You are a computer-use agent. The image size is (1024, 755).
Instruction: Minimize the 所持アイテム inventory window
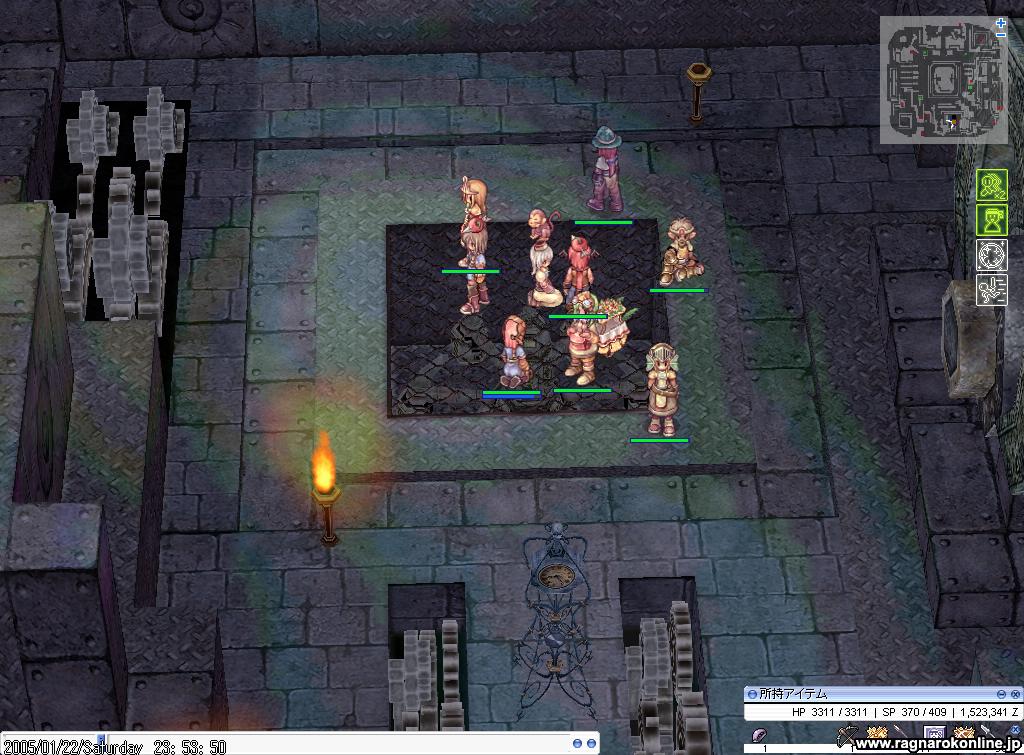pyautogui.click(x=1001, y=694)
